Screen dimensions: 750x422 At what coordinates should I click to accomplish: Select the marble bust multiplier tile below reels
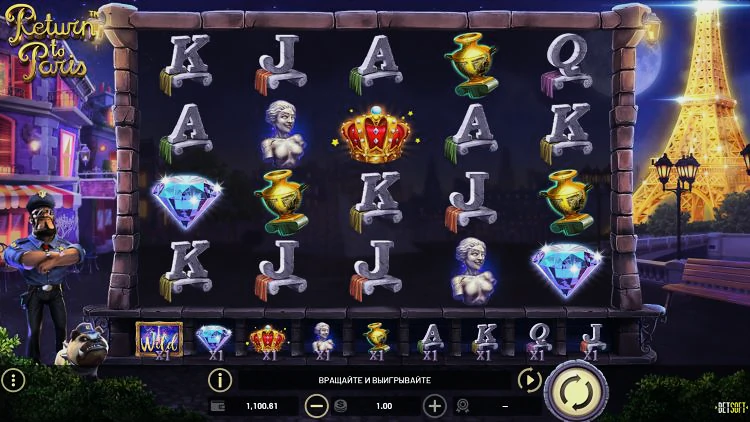(323, 340)
